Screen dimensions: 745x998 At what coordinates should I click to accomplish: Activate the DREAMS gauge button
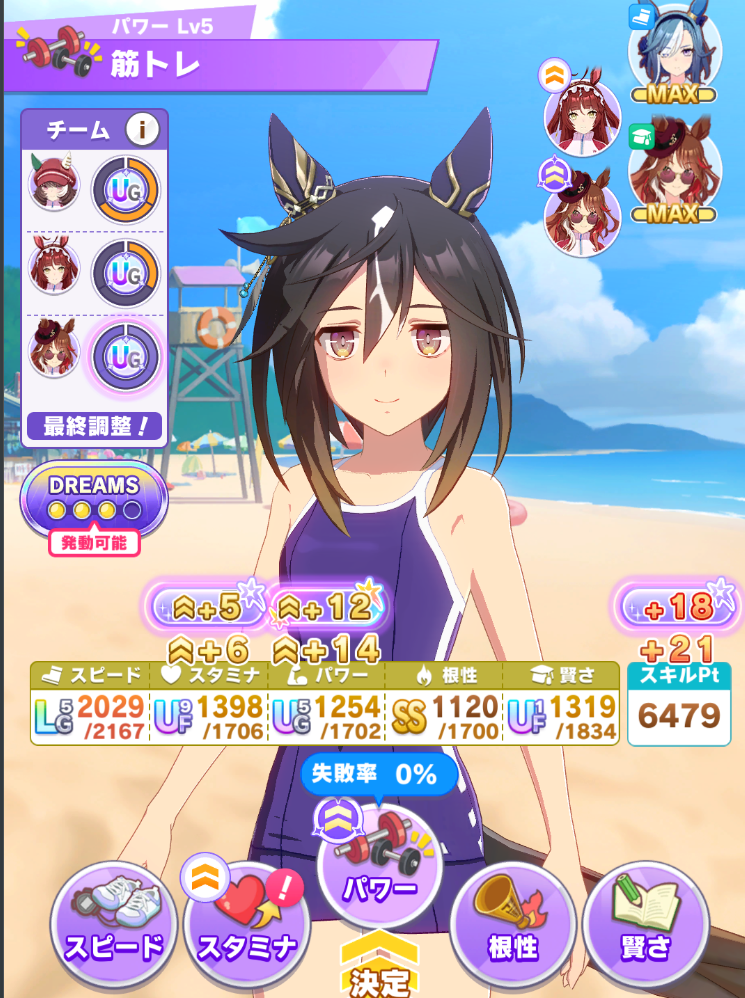[94, 496]
